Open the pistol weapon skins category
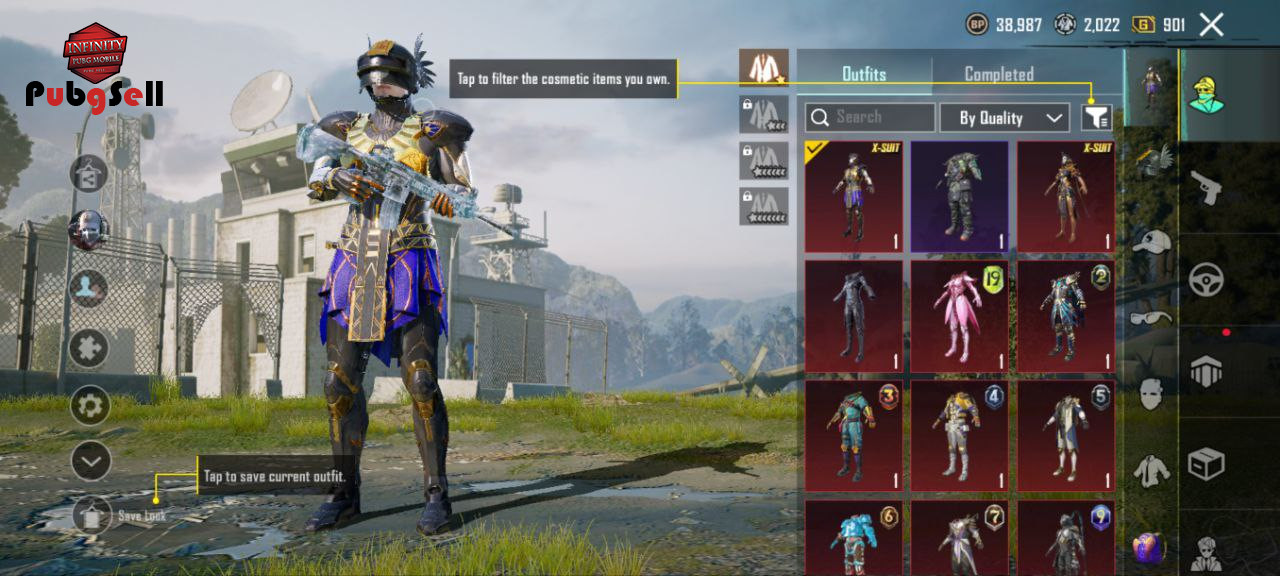The image size is (1280, 576). (1206, 187)
